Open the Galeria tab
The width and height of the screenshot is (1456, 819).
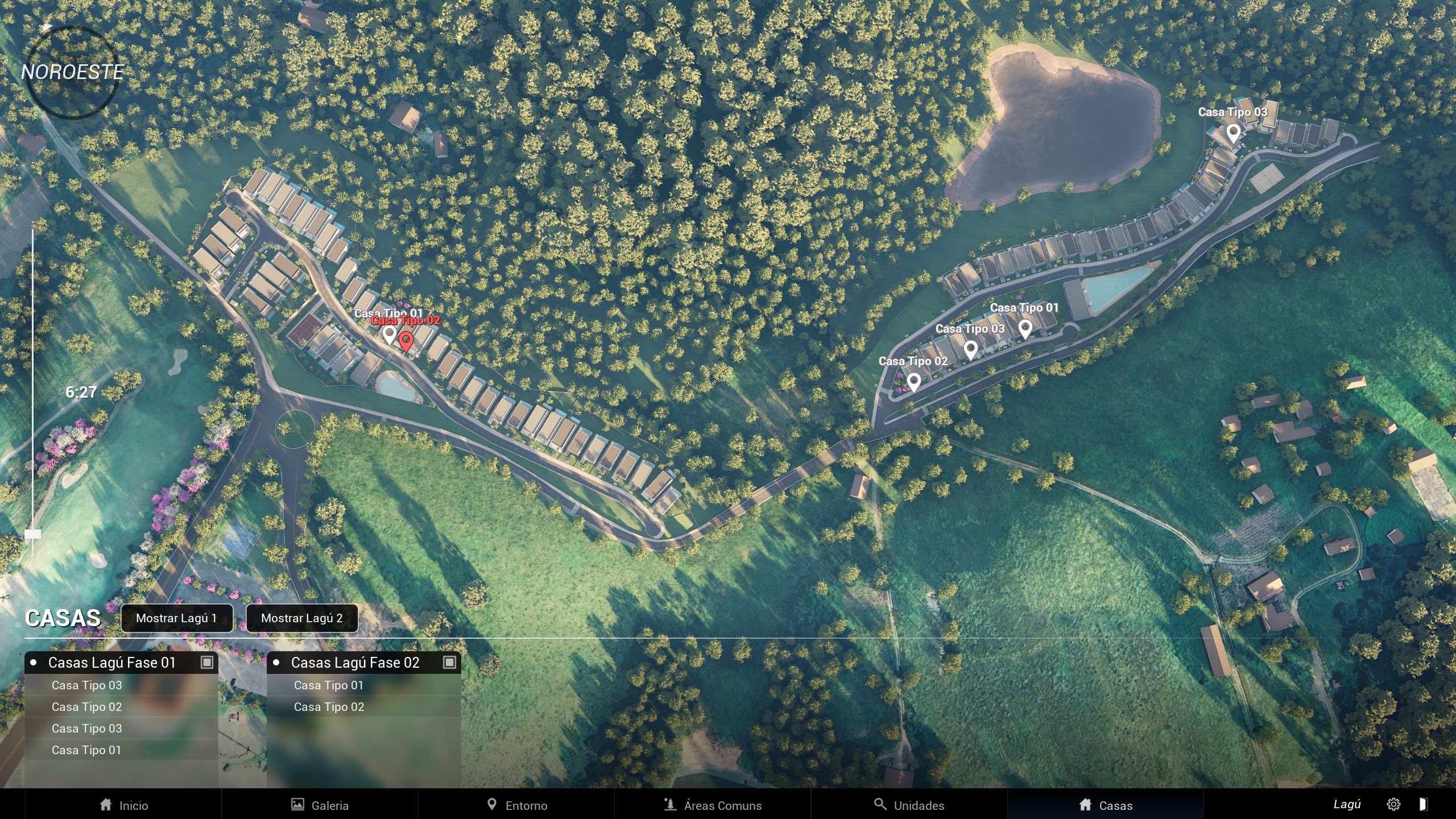320,805
